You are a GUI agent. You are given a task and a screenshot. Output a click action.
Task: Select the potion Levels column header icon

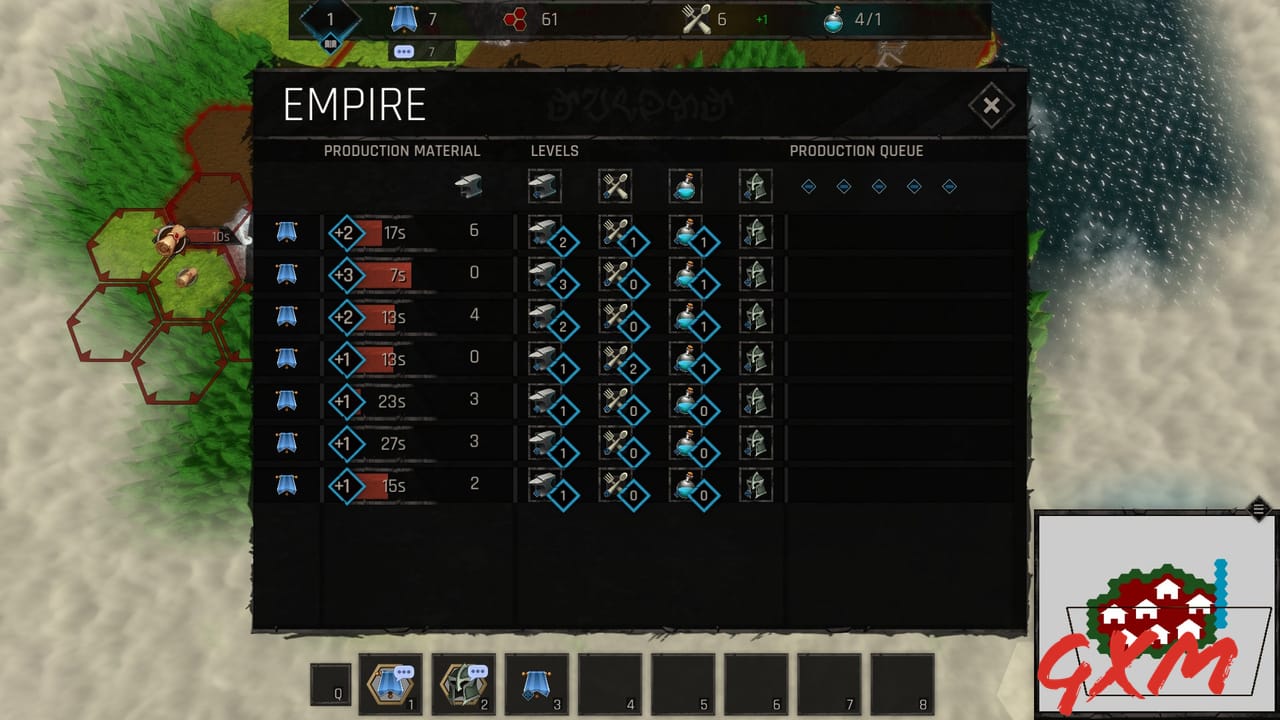click(685, 186)
